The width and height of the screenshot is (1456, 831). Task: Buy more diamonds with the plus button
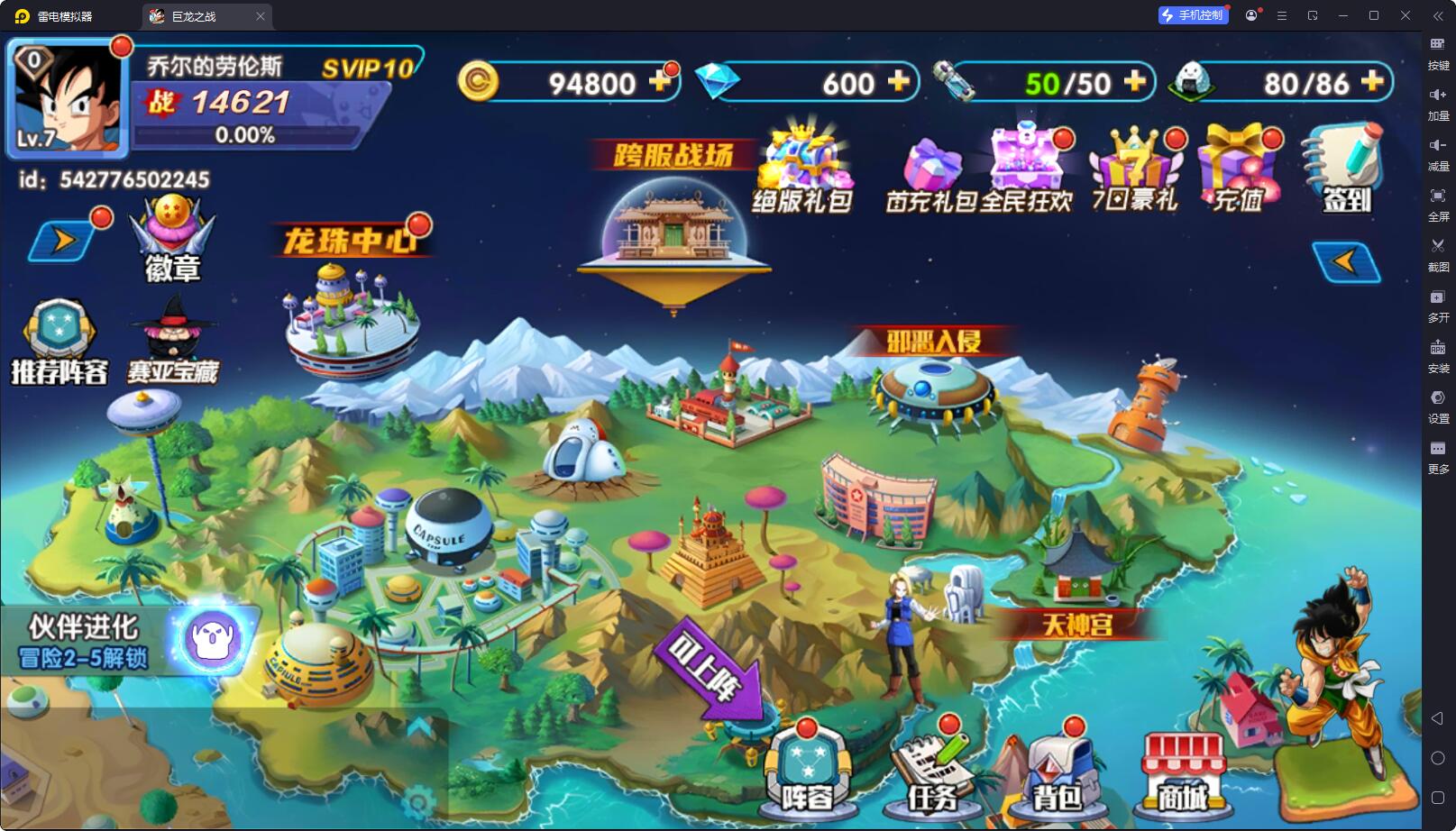point(898,82)
